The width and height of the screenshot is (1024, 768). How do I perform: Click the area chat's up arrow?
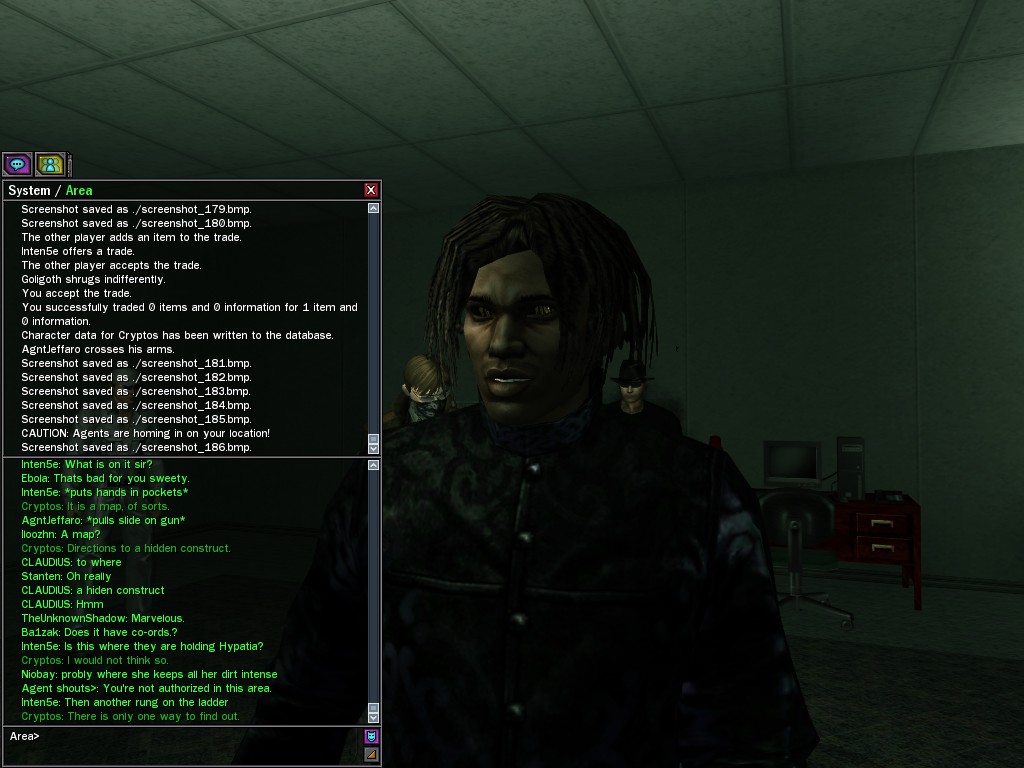click(x=374, y=465)
